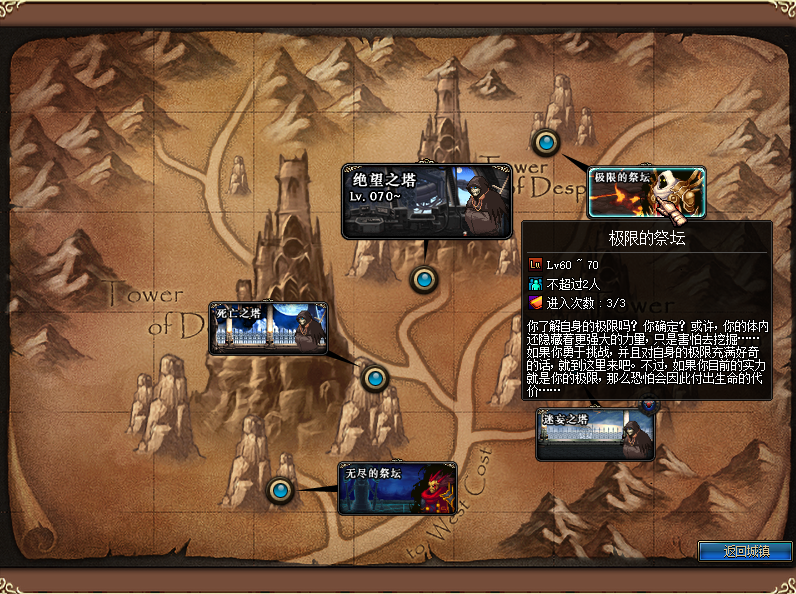The image size is (796, 594).
Task: Choose the blue orb marker beside 死亡之塔
Action: (x=375, y=378)
